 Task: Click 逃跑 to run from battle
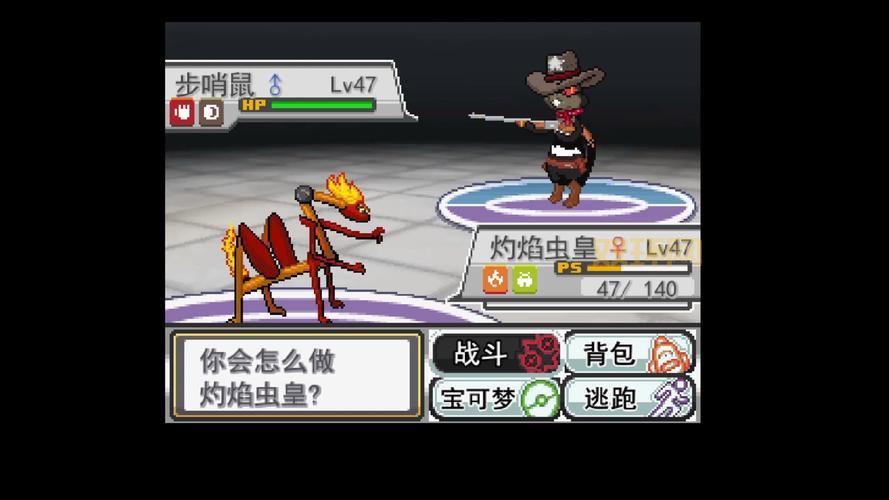[628, 398]
